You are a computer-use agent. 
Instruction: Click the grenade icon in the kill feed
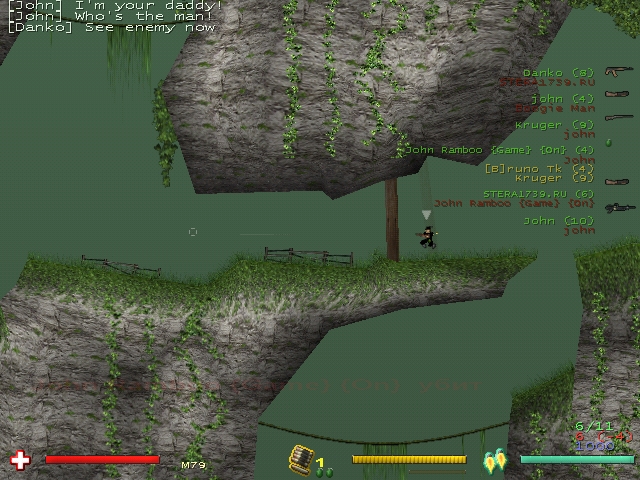tap(607, 142)
